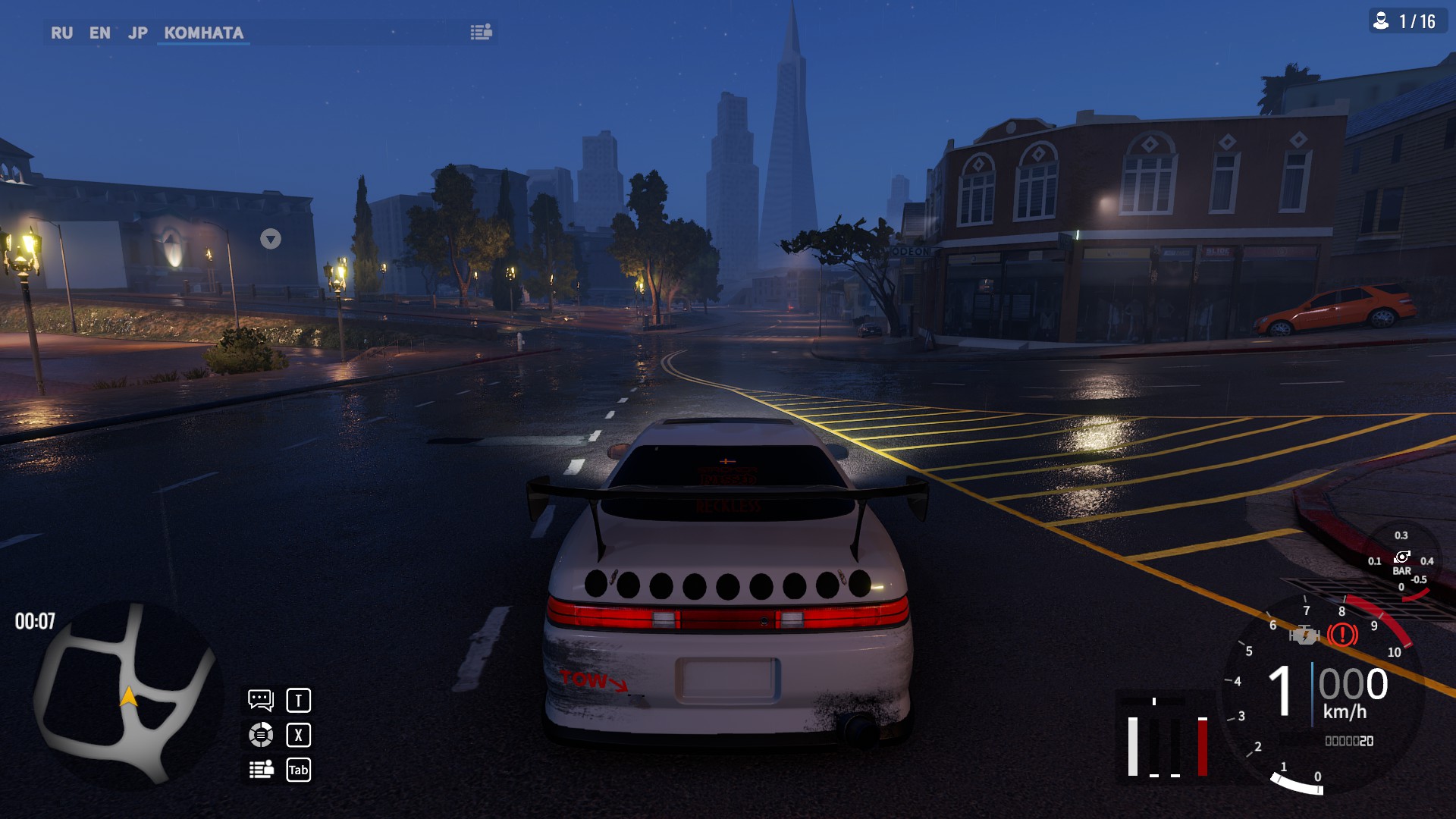Show the scoreboard player list icon
The image size is (1456, 819).
(261, 770)
